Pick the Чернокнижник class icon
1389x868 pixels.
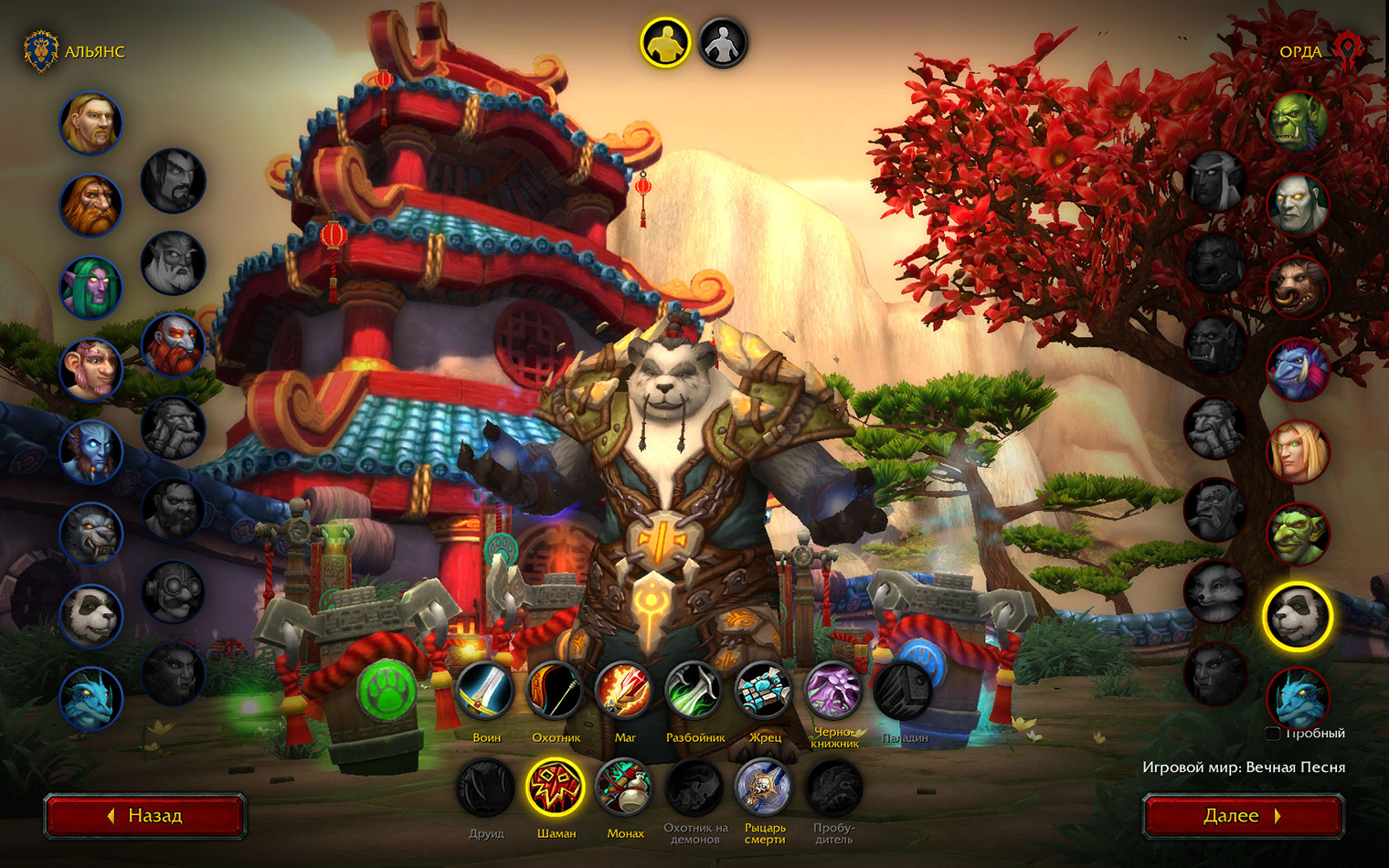pos(833,691)
